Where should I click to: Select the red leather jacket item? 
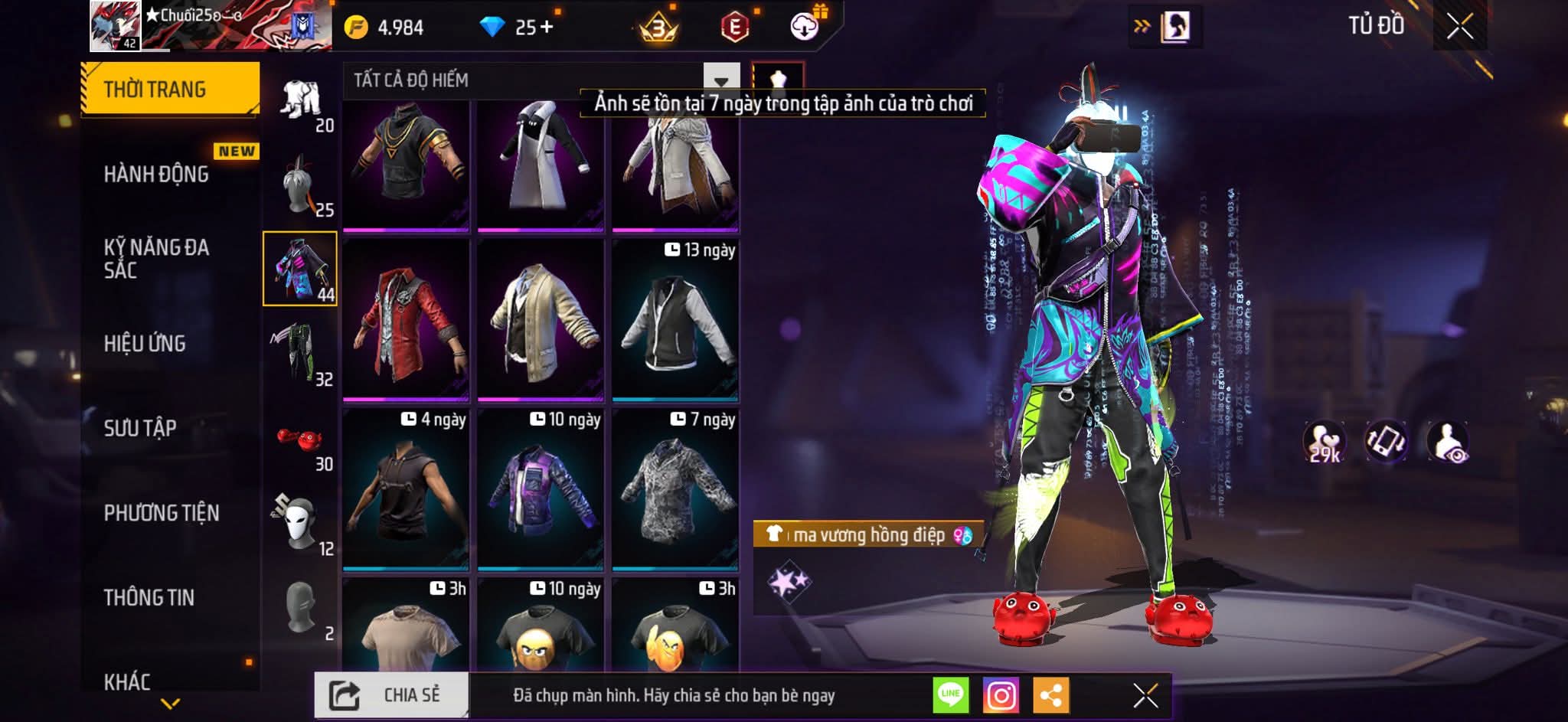[406, 319]
